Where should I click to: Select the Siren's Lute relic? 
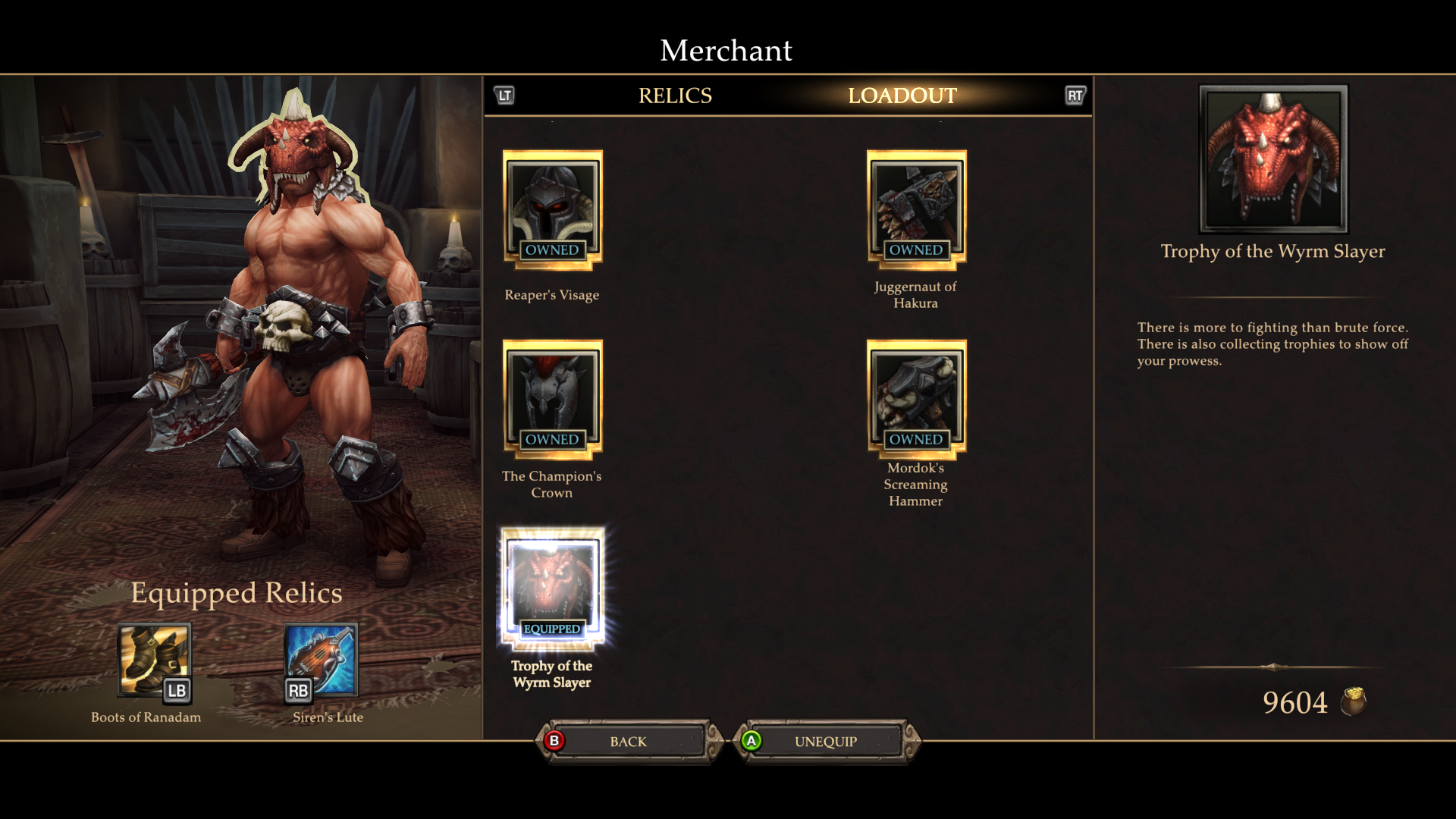click(x=321, y=659)
